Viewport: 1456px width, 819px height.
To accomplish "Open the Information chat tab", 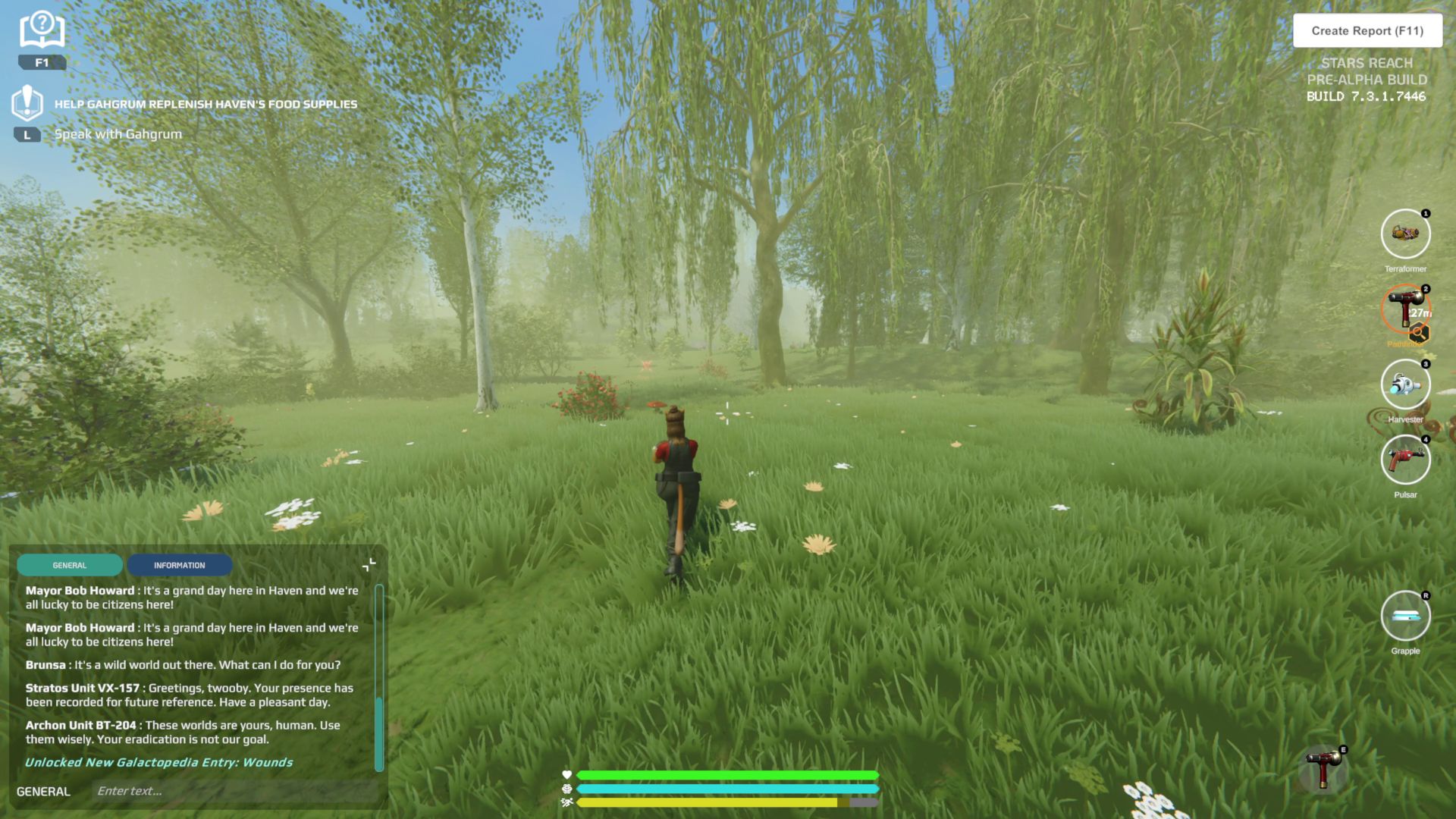I will [x=179, y=565].
